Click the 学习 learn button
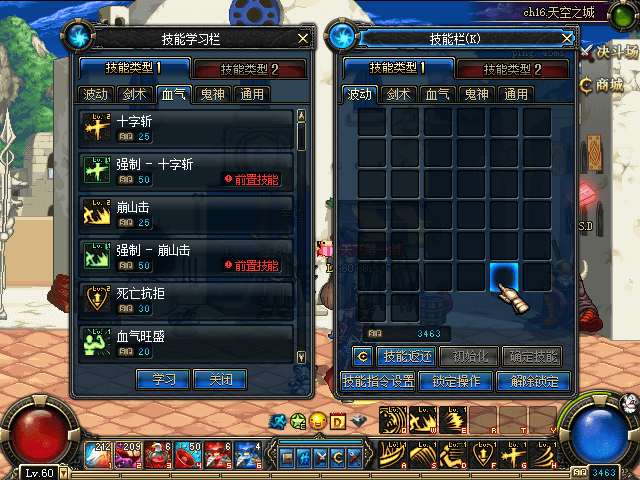This screenshot has height=480, width=640. point(163,380)
